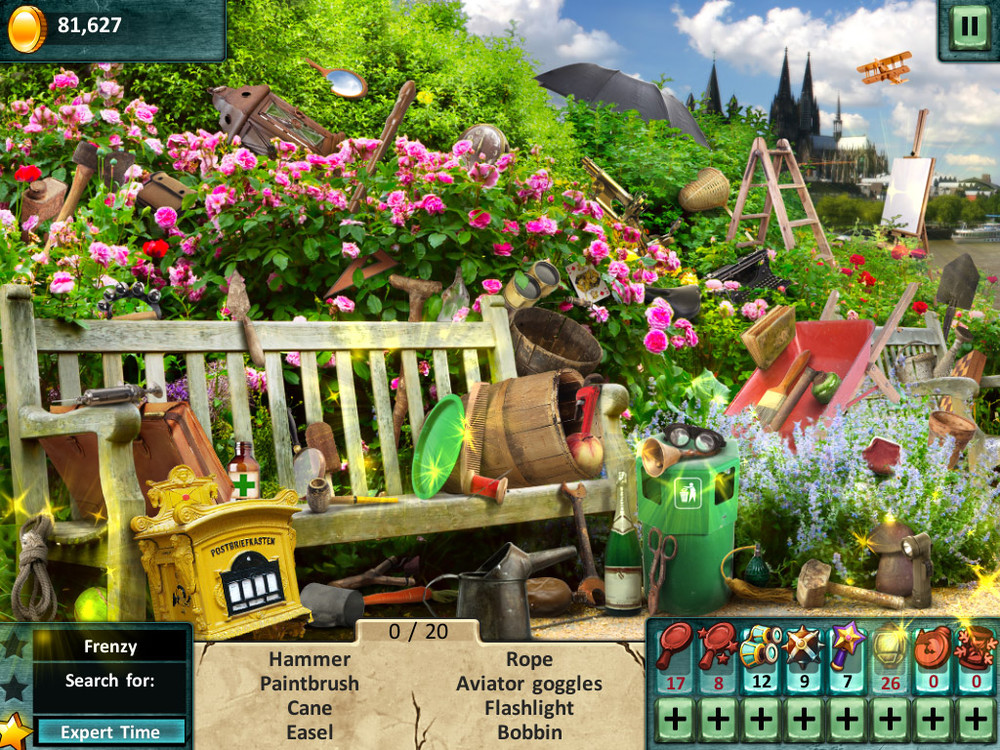Click the gold coin balance icon
1000x750 pixels.
[x=26, y=28]
